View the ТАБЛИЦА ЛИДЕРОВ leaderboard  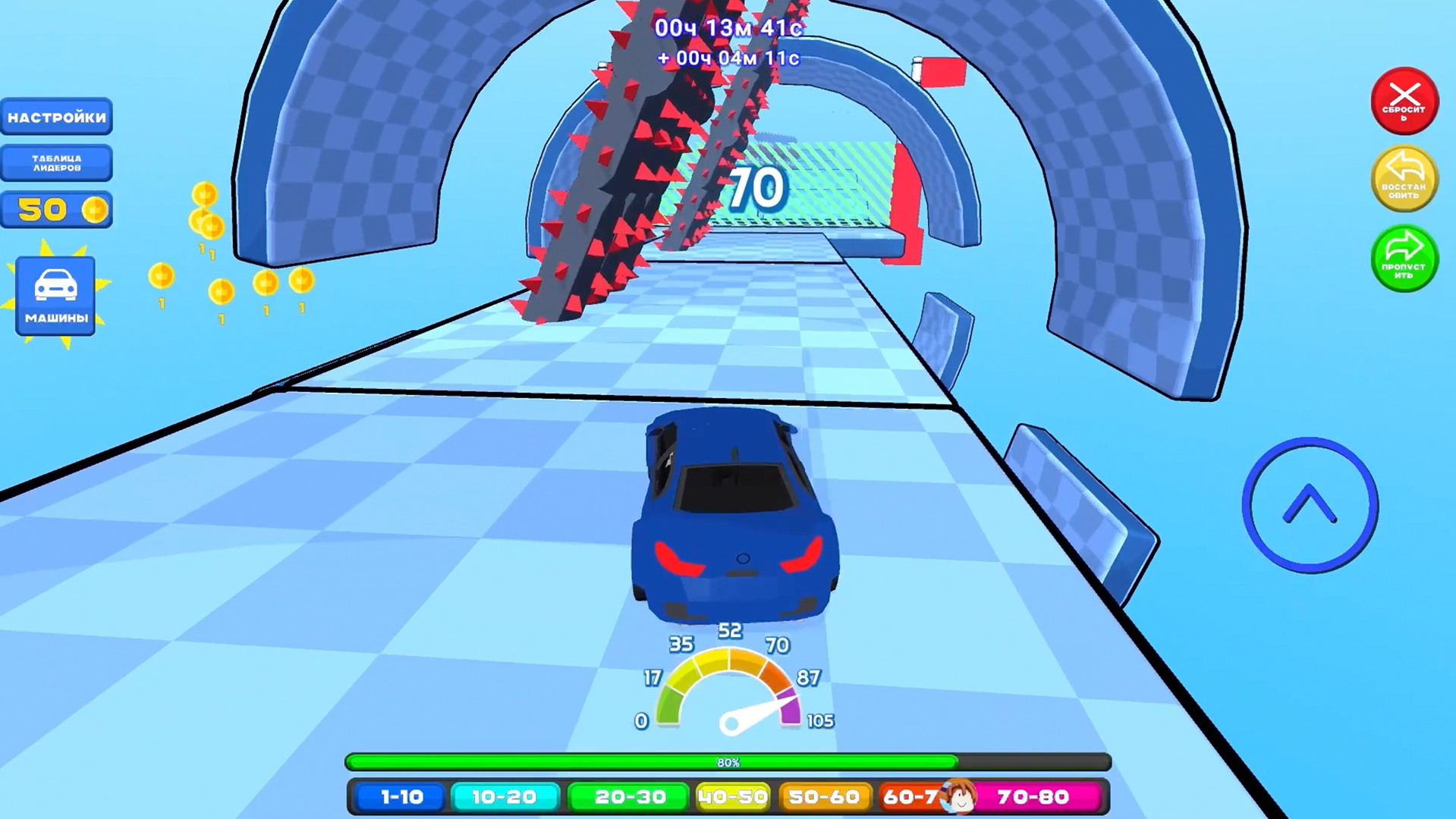point(55,163)
